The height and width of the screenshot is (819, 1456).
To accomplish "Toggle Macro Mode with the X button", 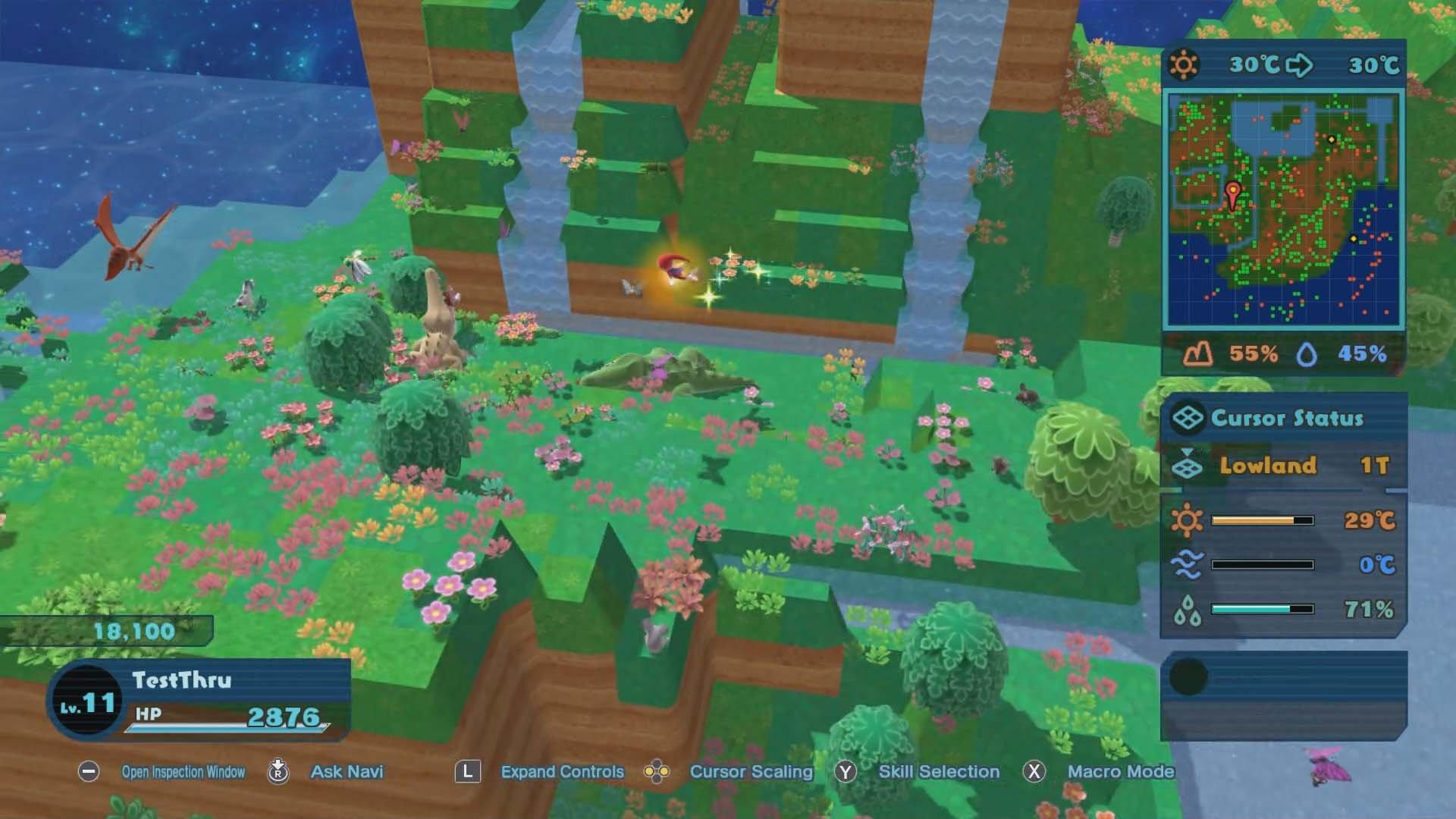I will pos(1035,771).
